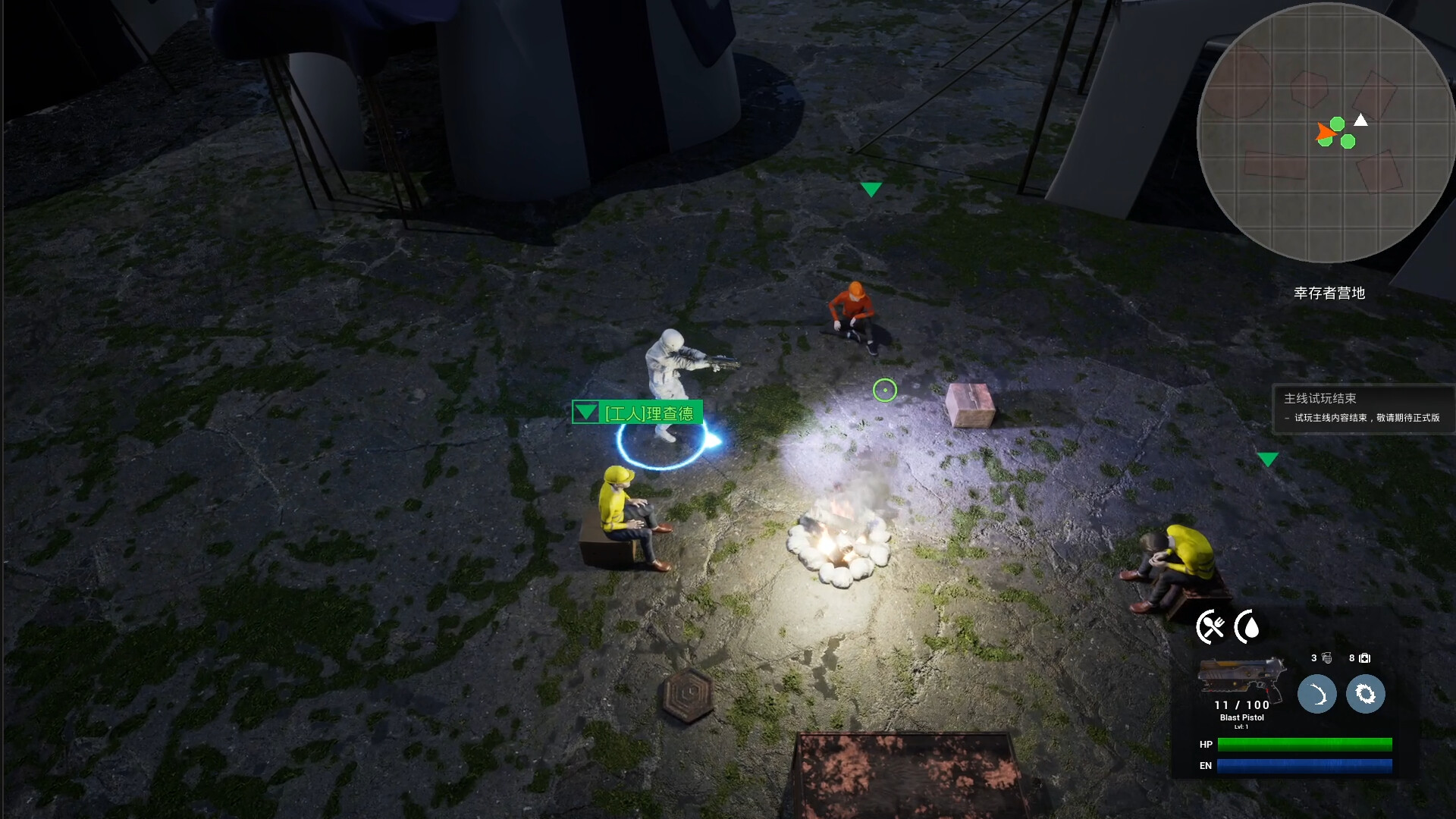1456x819 pixels.
Task: Activate the circular saw blade ability icon
Action: pyautogui.click(x=1366, y=694)
